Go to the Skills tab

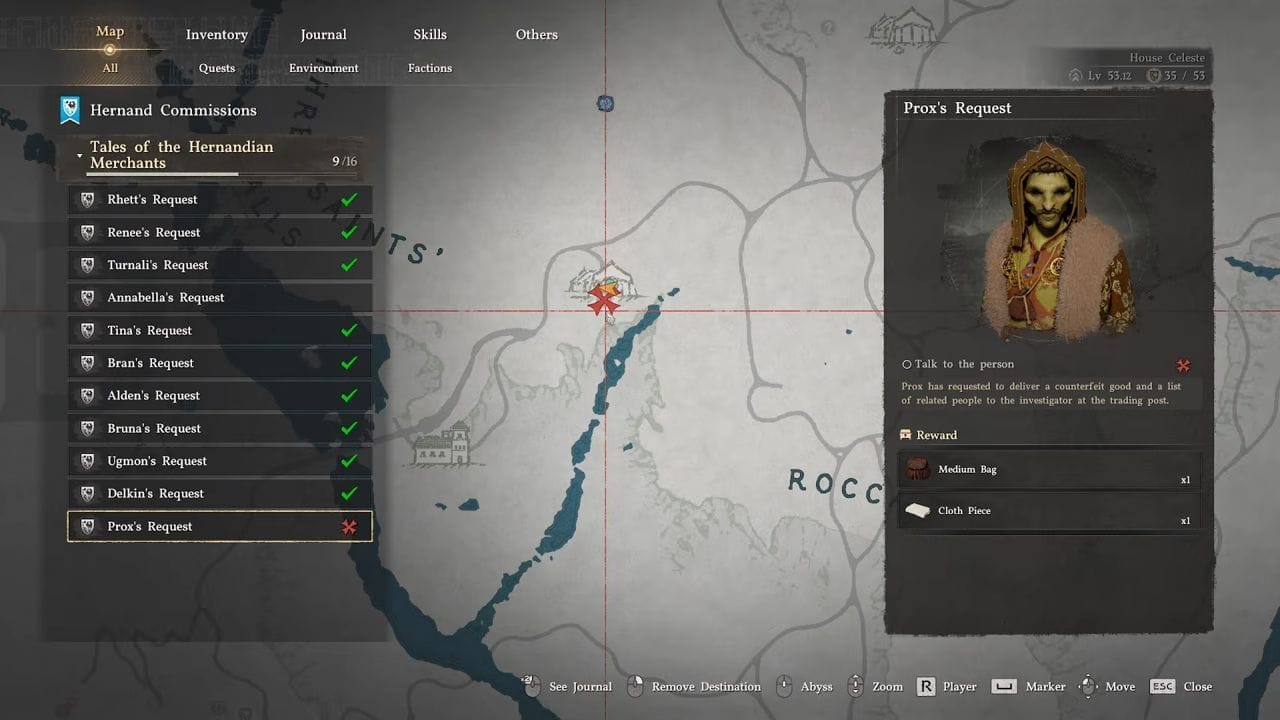pos(430,35)
